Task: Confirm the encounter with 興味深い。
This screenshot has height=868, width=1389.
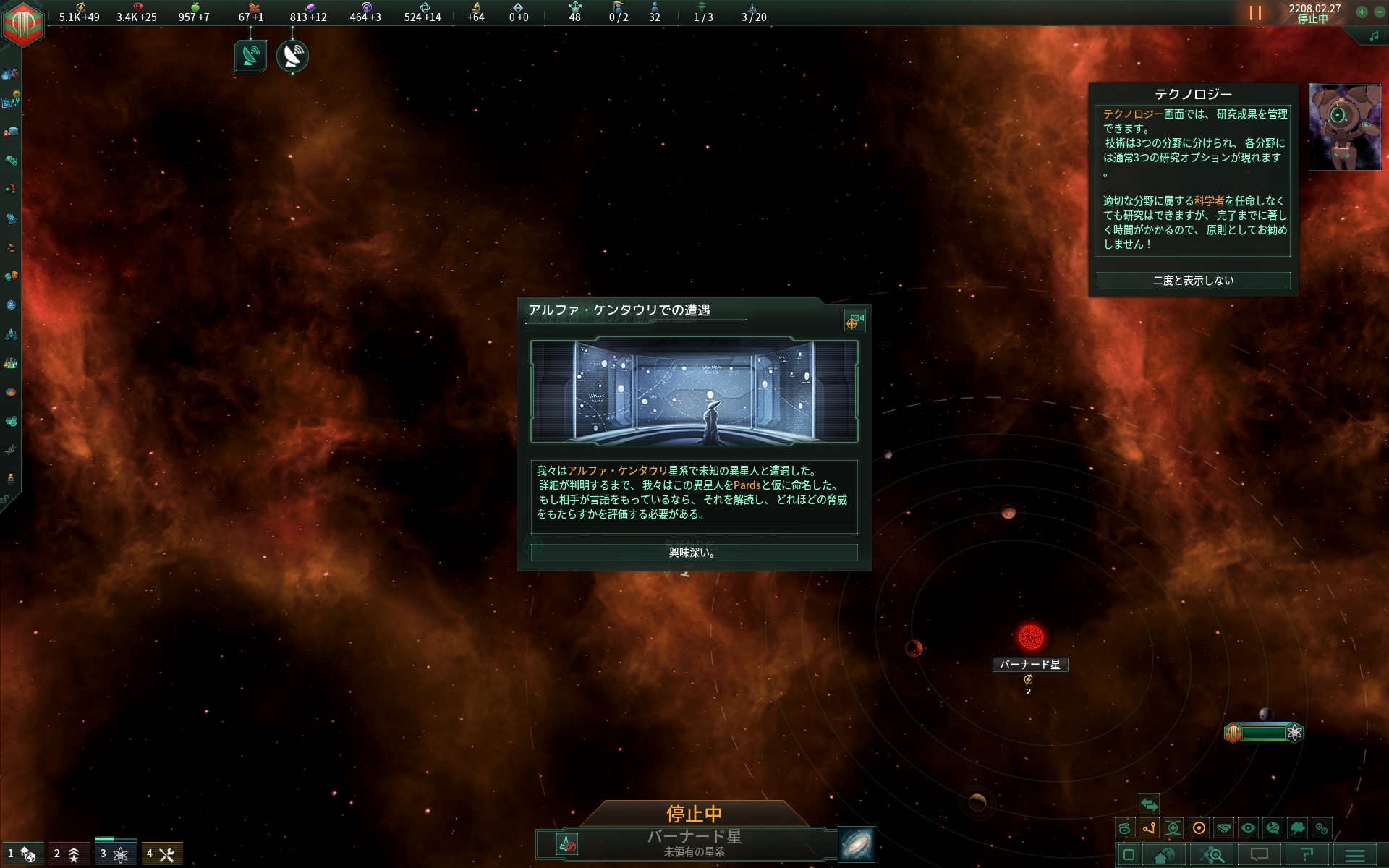Action: pos(694,553)
